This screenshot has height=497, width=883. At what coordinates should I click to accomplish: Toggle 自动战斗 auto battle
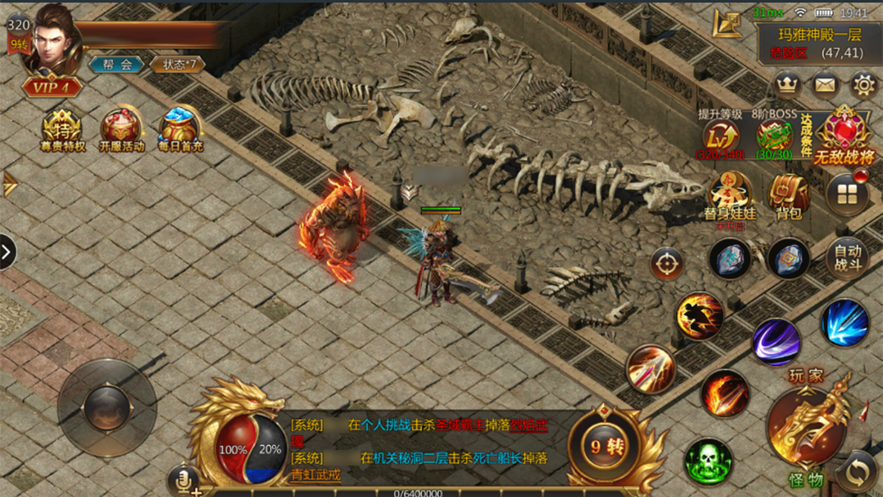tap(847, 257)
